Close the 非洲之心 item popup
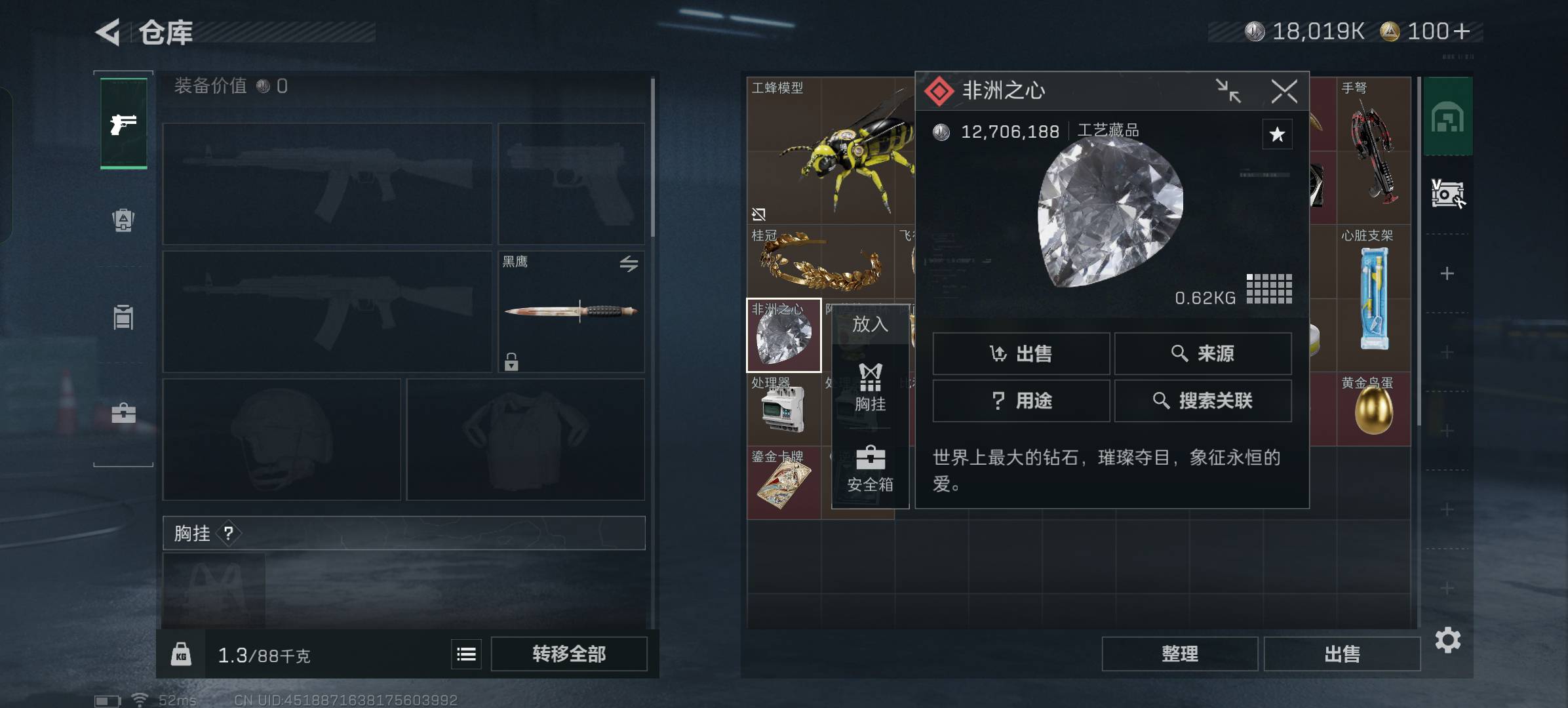The width and height of the screenshot is (1568, 708). pos(1284,91)
